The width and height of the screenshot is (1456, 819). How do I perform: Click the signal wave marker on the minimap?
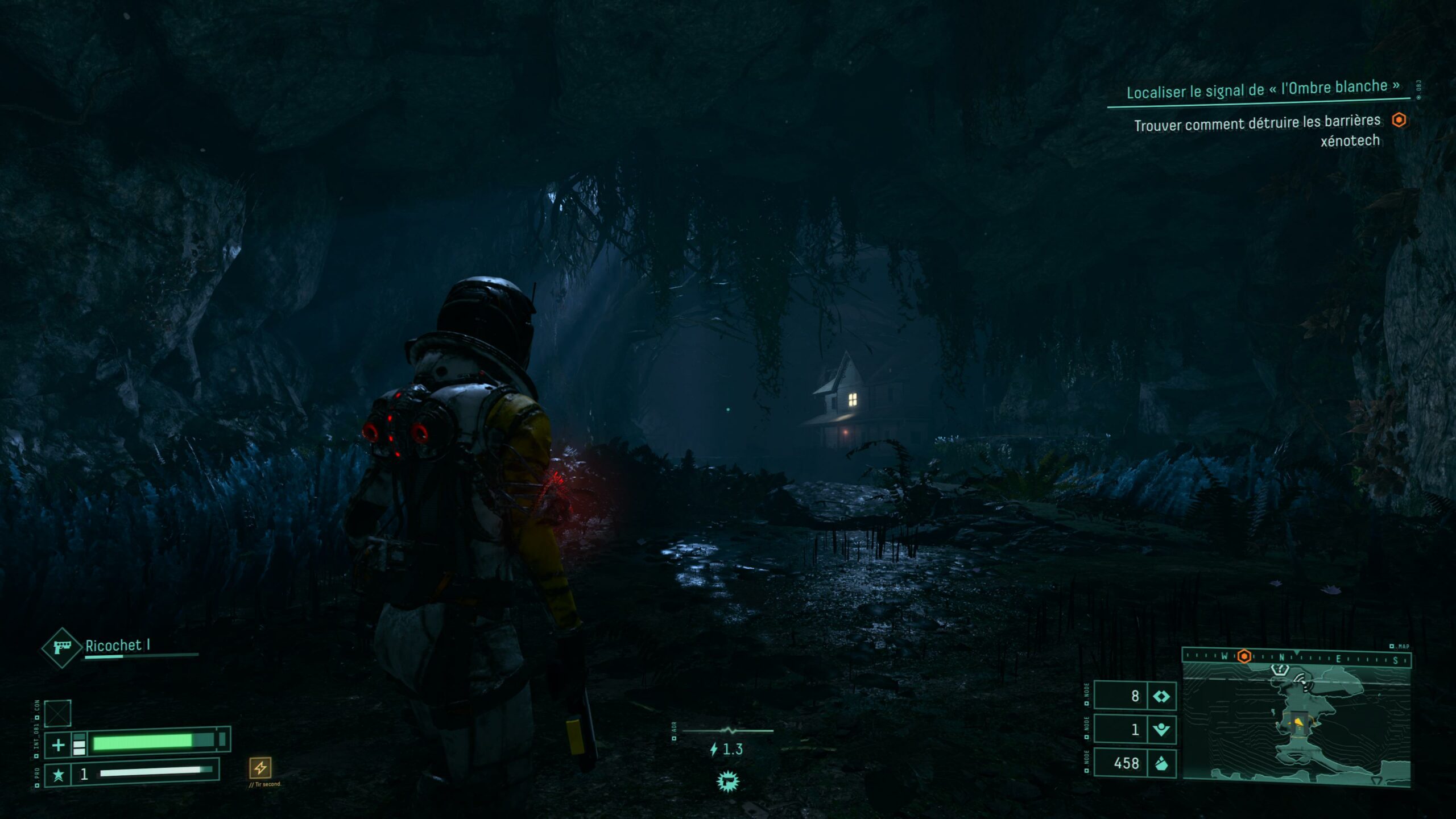[1301, 679]
